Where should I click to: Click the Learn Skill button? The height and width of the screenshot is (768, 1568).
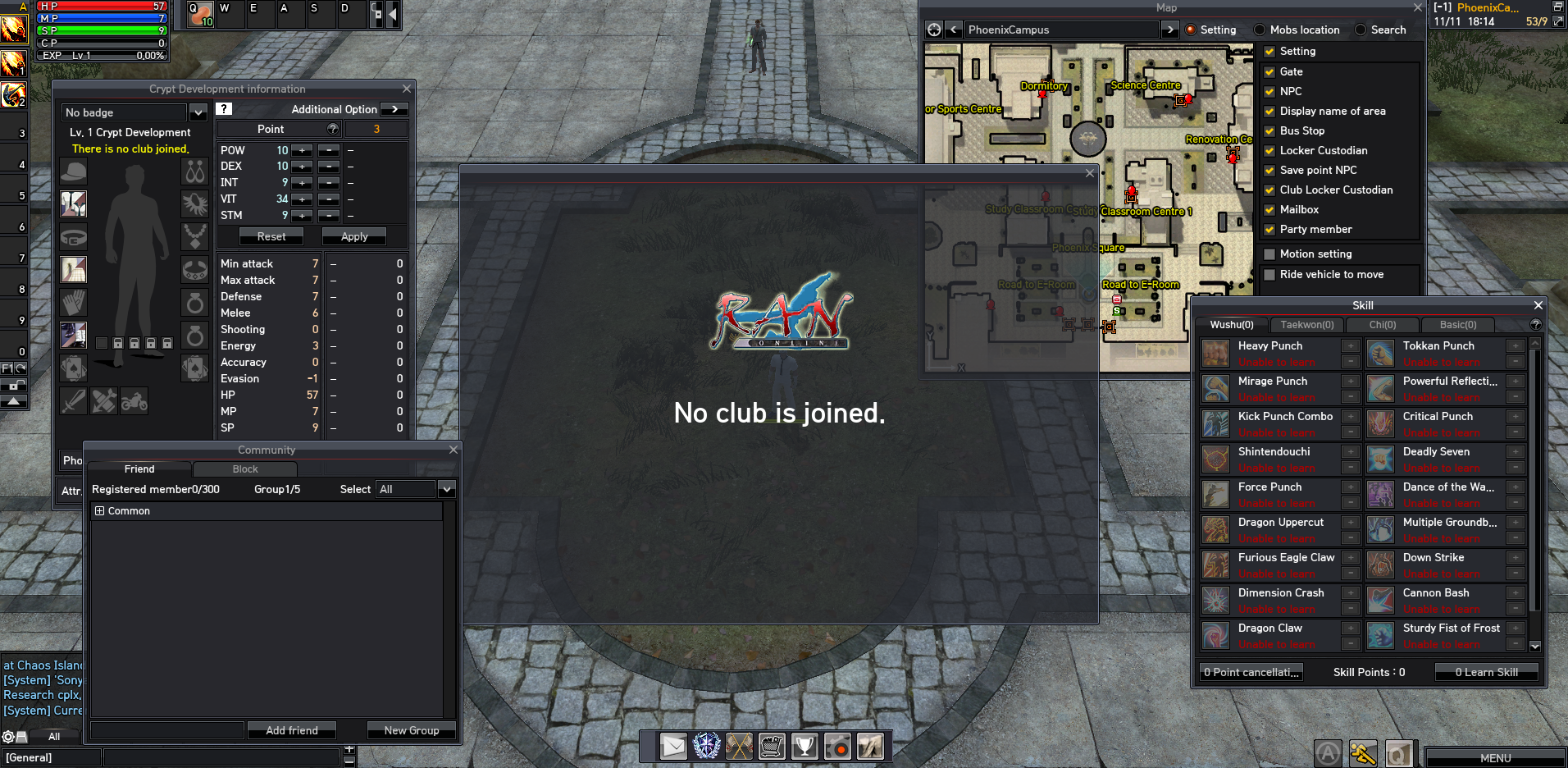1486,672
